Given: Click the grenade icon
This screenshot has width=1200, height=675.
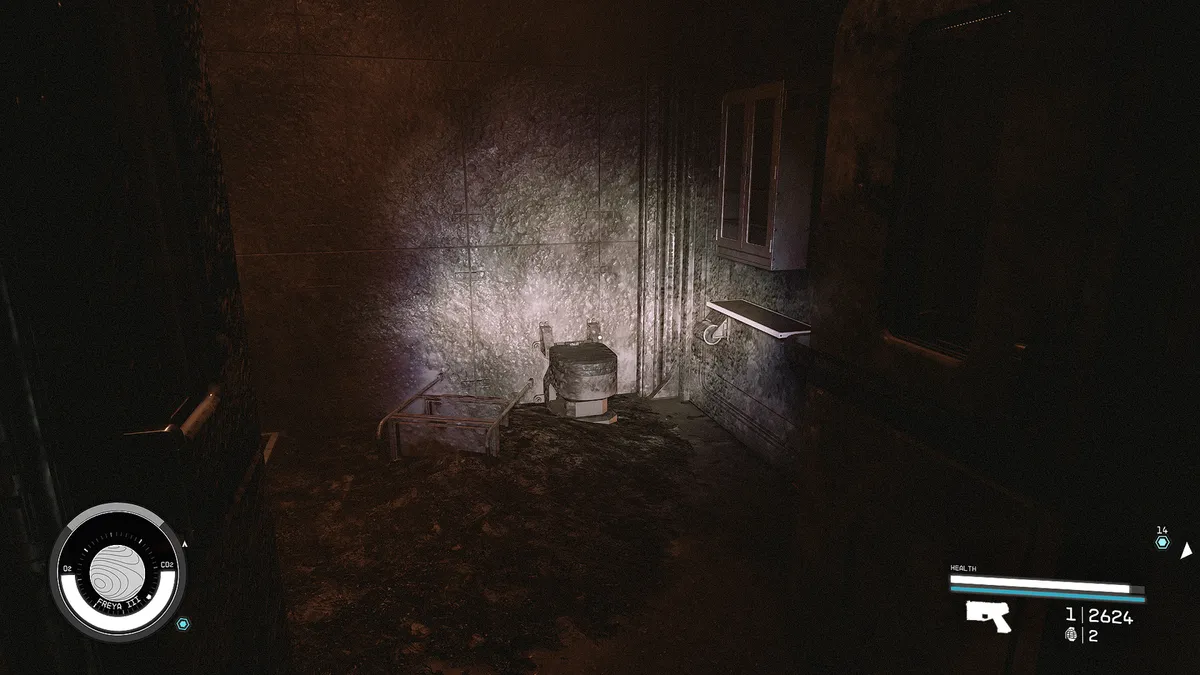Looking at the screenshot, I should [x=1072, y=635].
